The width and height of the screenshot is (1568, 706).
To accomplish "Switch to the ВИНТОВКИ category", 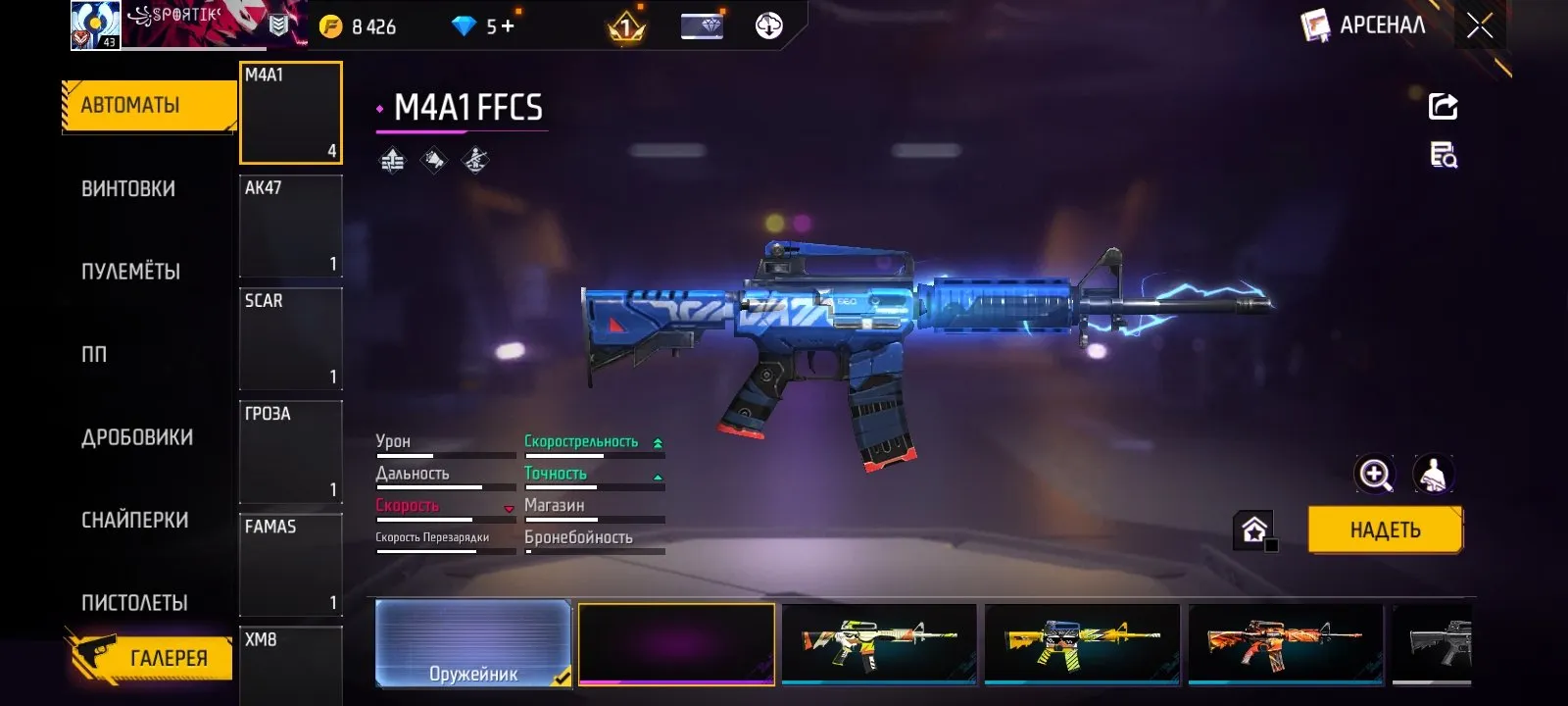I will tap(130, 188).
